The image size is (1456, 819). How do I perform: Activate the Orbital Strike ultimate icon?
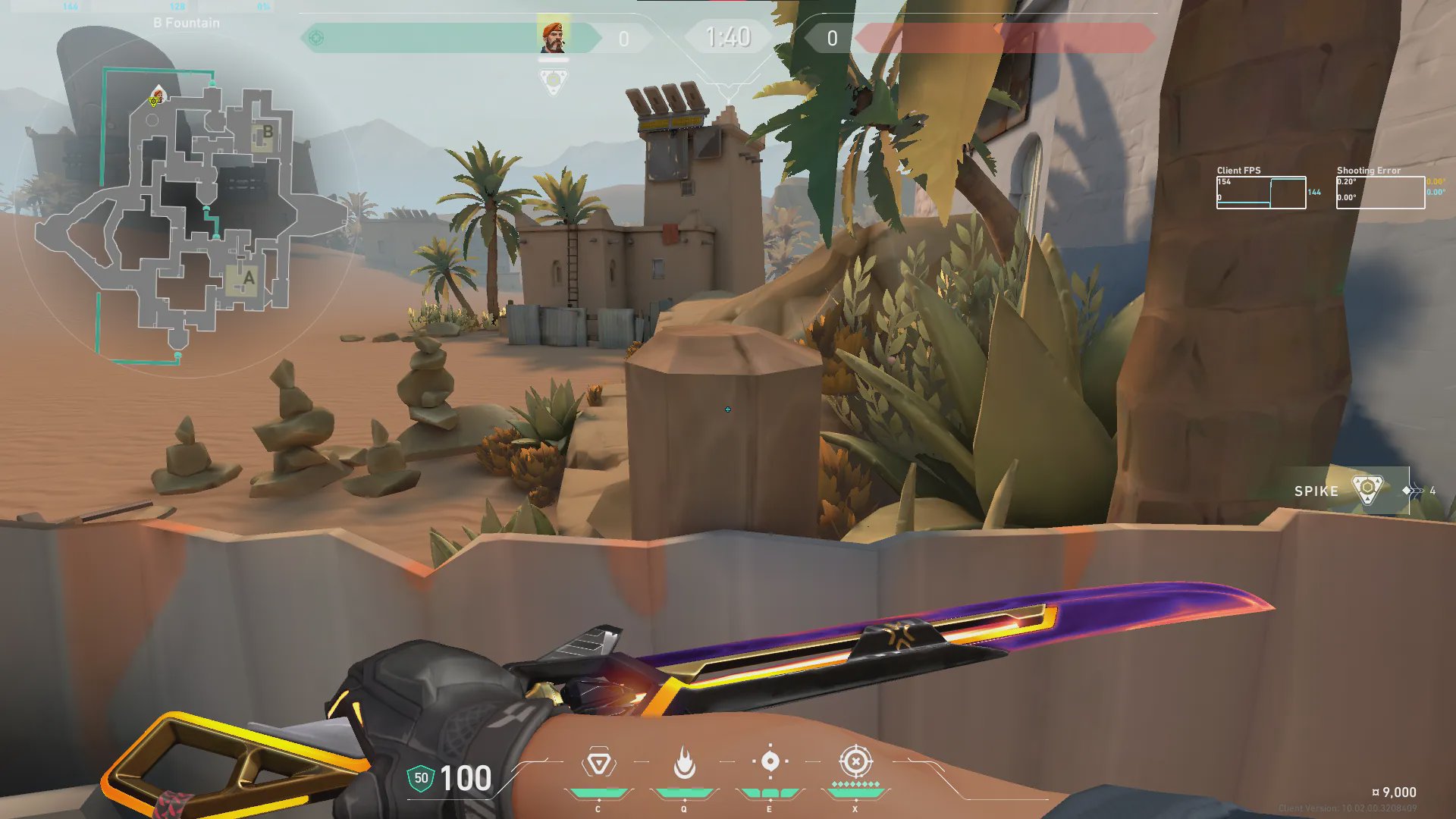[855, 761]
